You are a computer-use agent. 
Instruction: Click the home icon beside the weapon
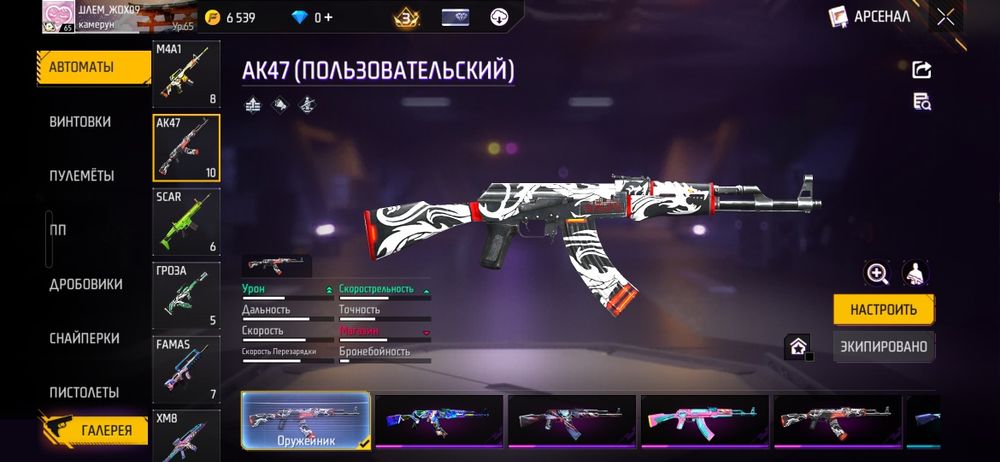click(798, 347)
